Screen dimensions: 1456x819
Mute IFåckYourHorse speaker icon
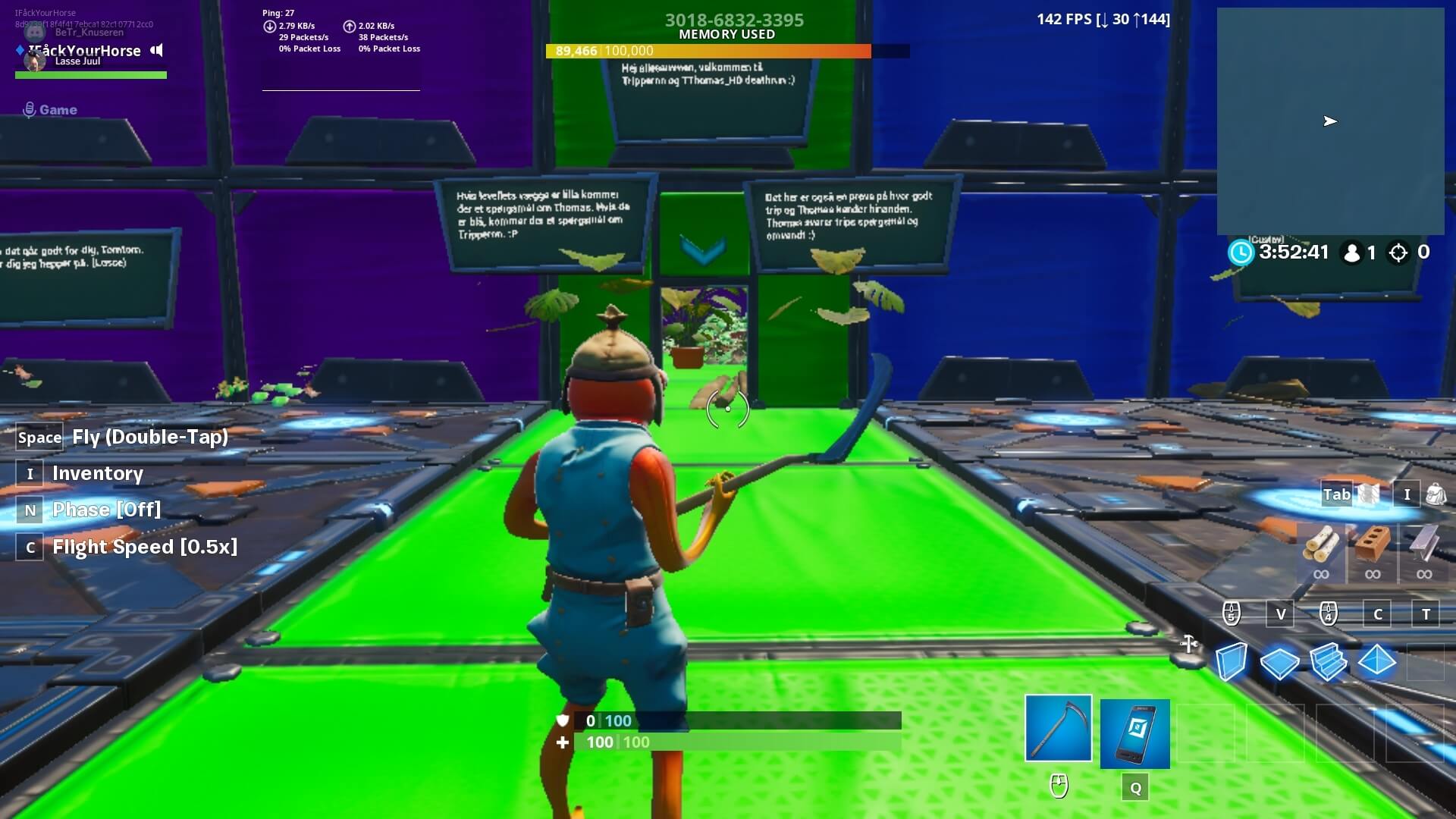[156, 51]
